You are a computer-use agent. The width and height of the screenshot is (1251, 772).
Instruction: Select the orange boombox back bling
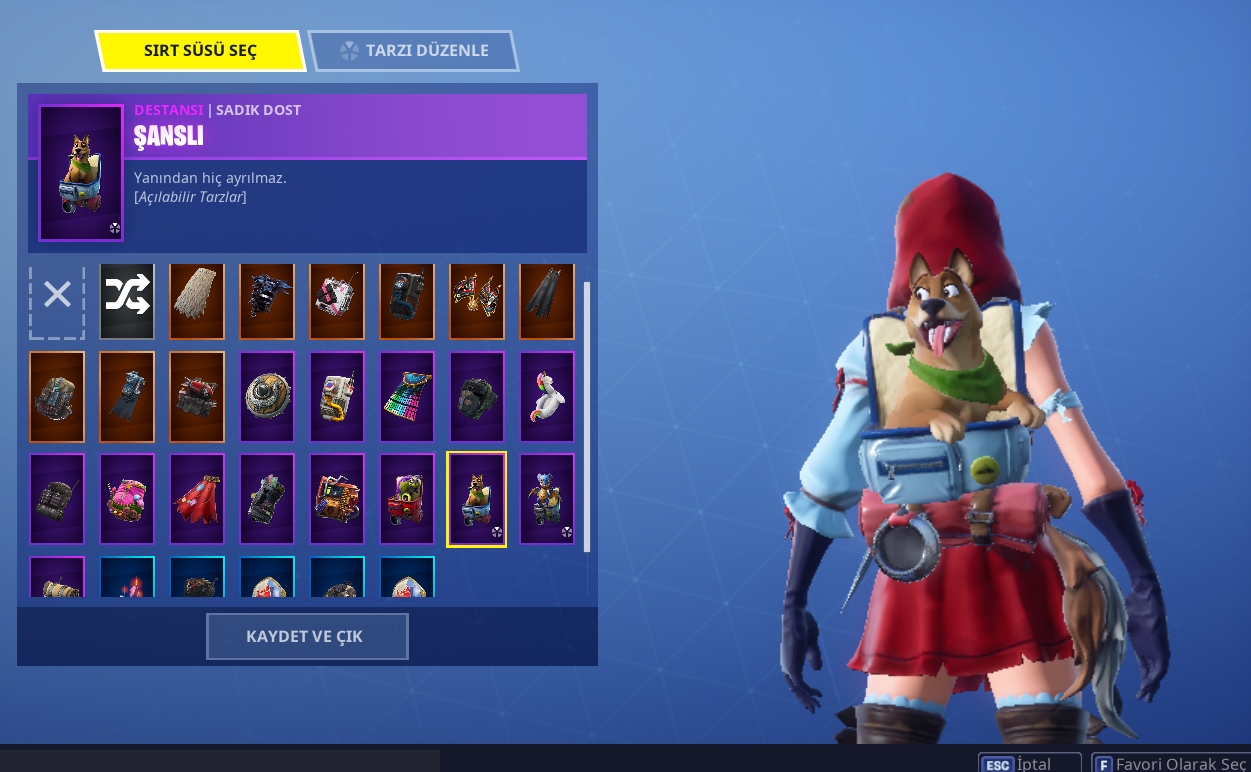pos(337,499)
